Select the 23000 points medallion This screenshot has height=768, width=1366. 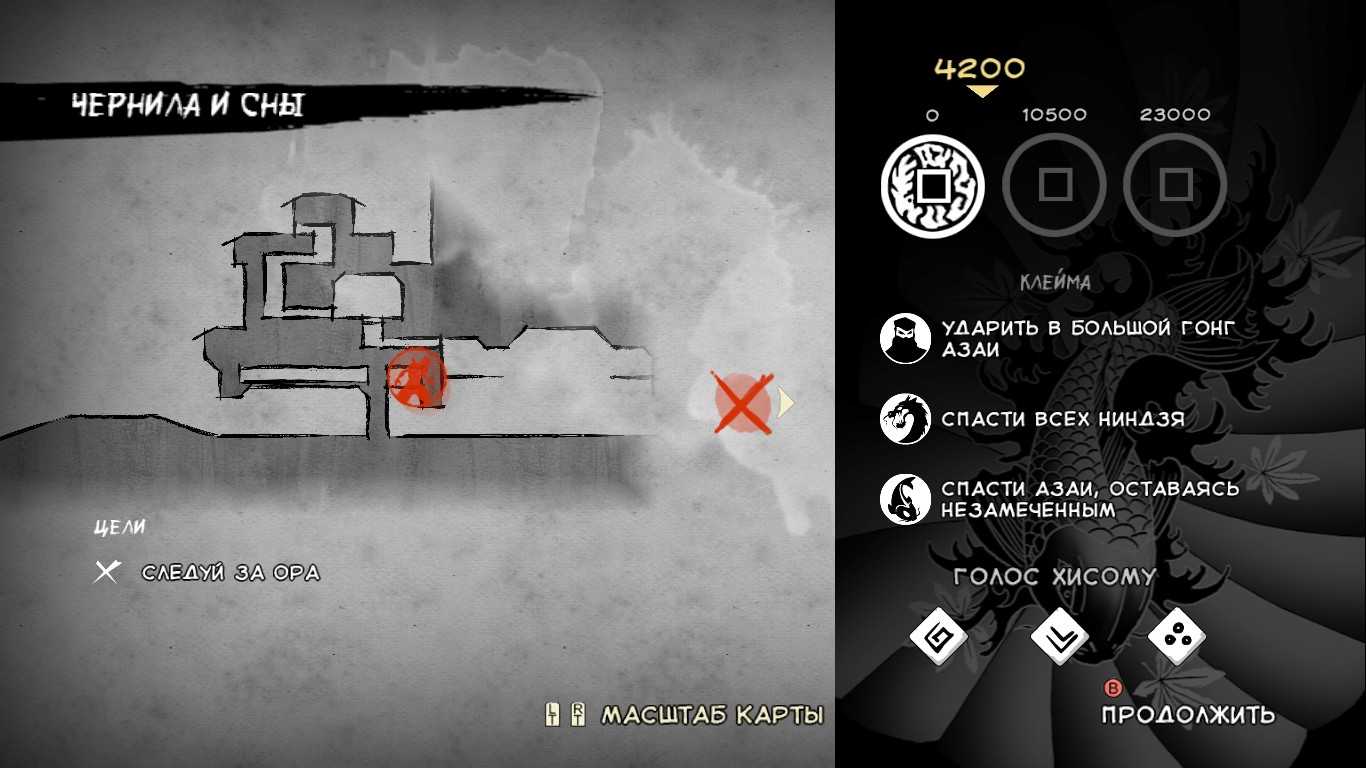(x=1175, y=186)
